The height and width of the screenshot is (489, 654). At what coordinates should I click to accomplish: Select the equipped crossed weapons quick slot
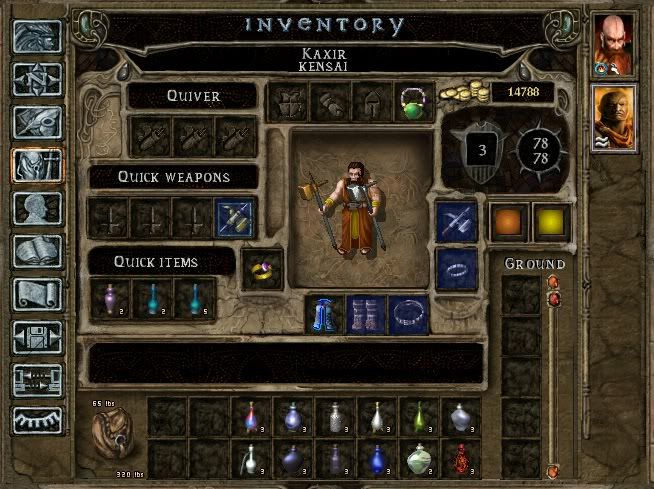point(236,218)
